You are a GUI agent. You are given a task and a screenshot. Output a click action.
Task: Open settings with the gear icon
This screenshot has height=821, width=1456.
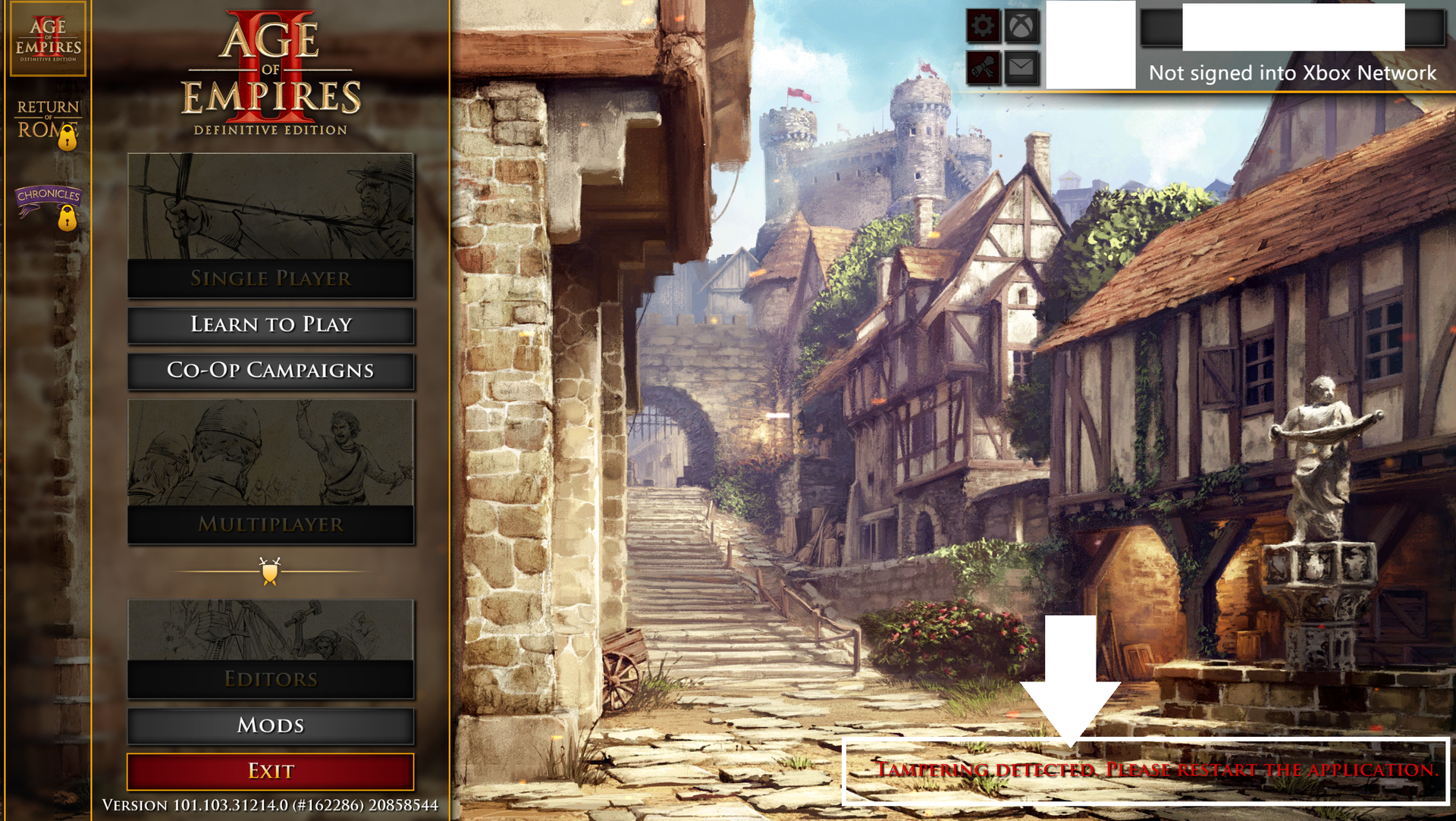983,27
